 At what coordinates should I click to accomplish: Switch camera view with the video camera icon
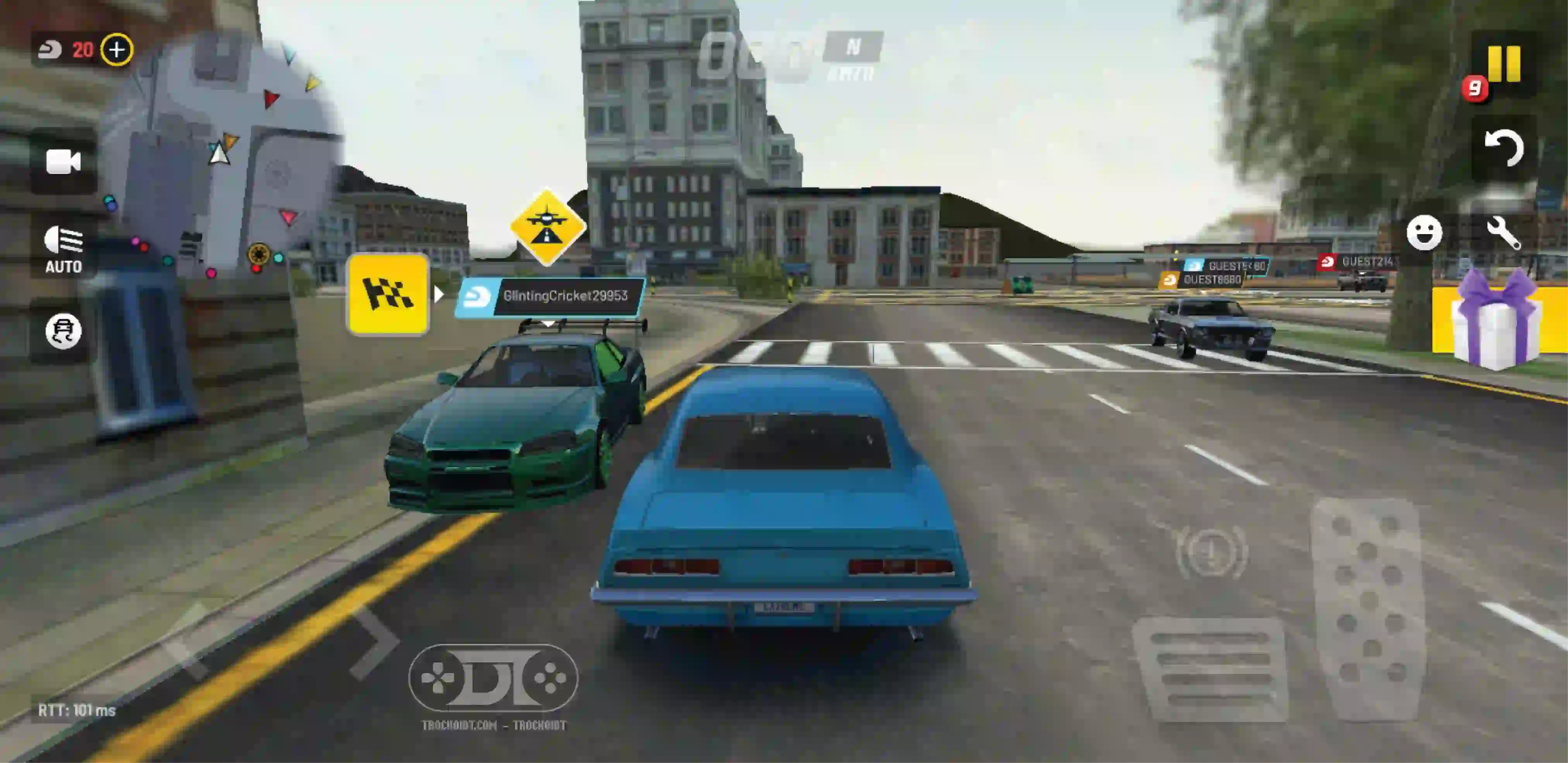pos(63,162)
